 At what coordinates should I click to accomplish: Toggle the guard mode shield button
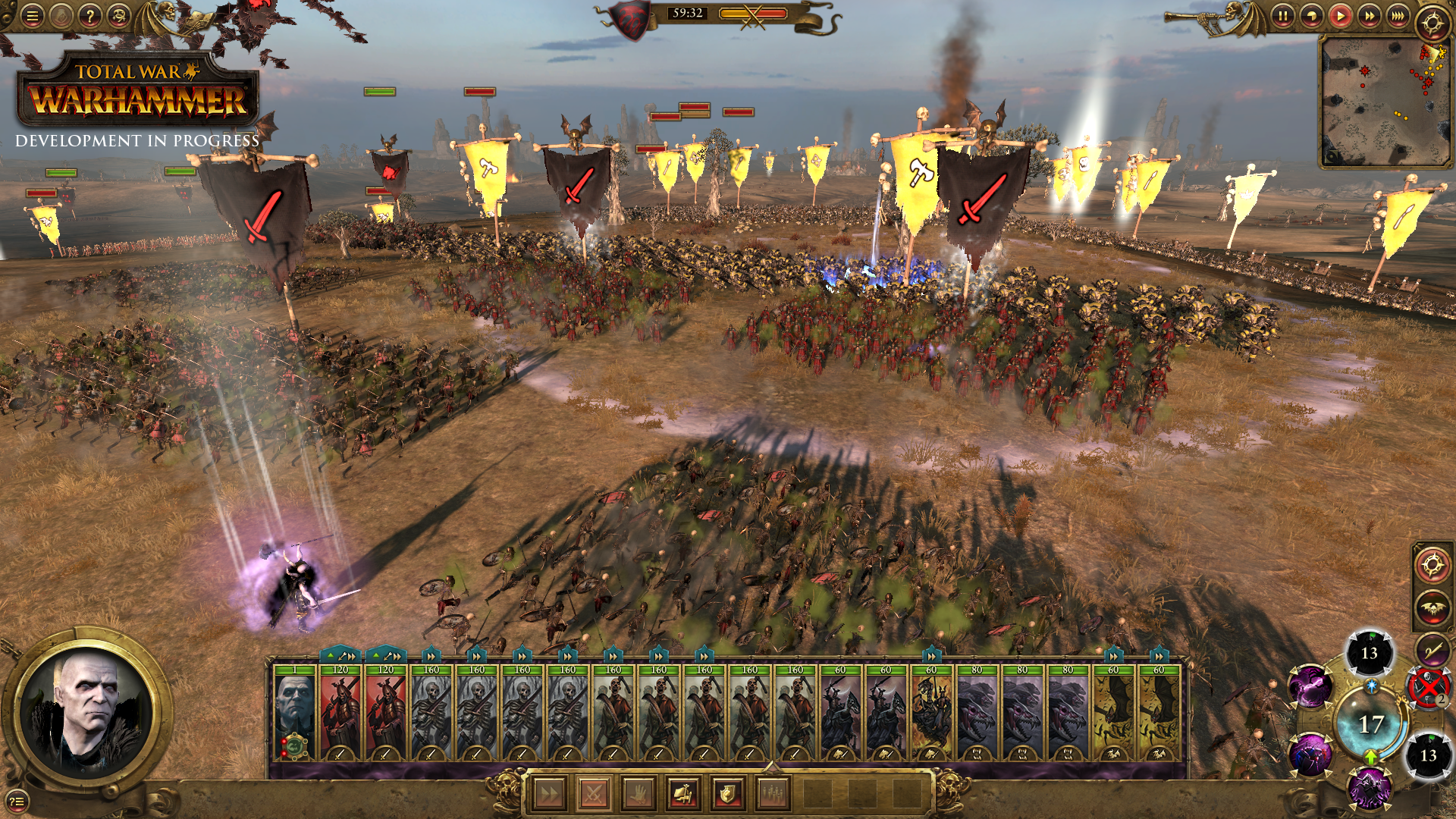tap(727, 794)
